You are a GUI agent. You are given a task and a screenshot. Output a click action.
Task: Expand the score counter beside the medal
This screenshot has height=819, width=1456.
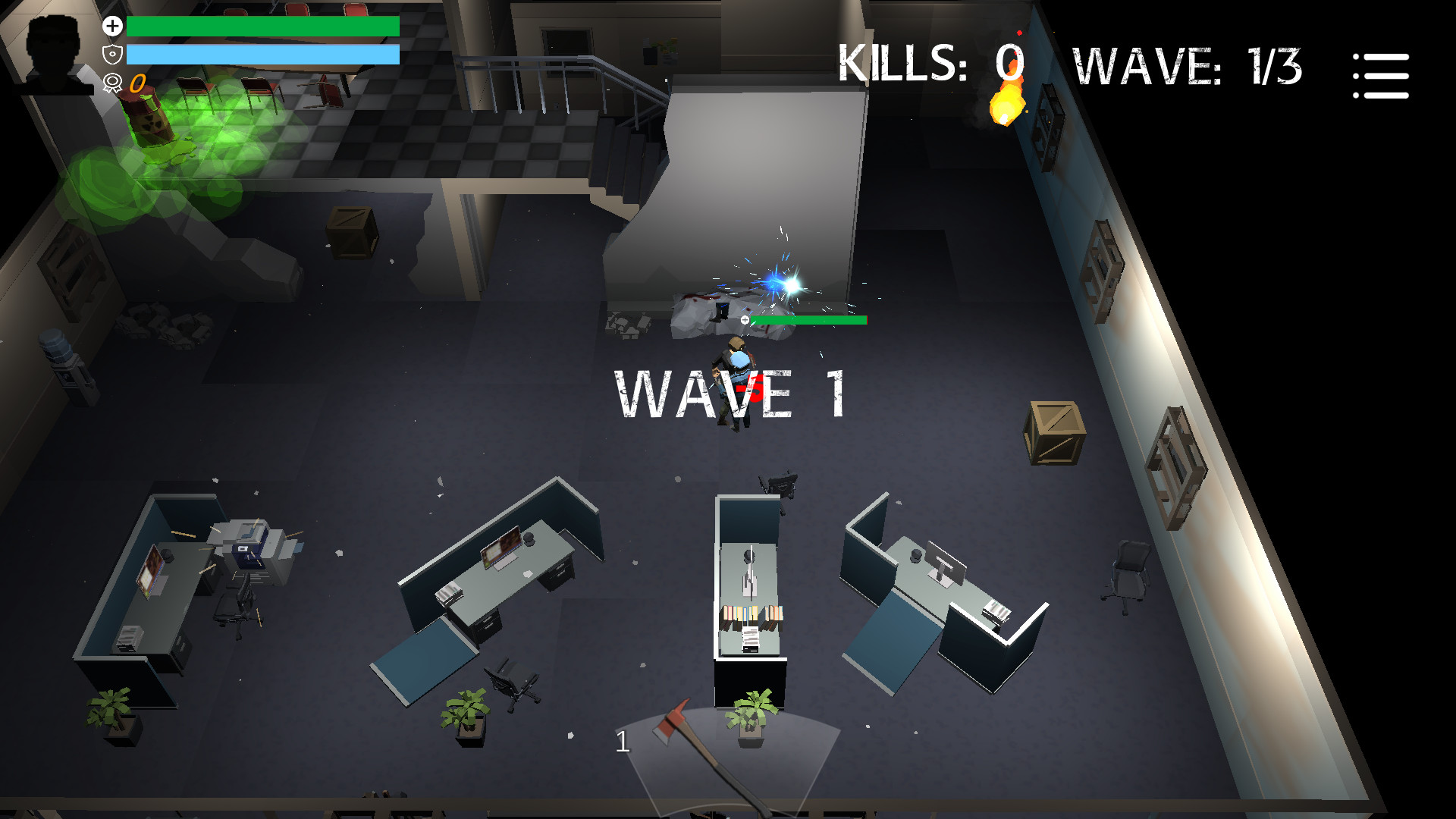tap(136, 83)
